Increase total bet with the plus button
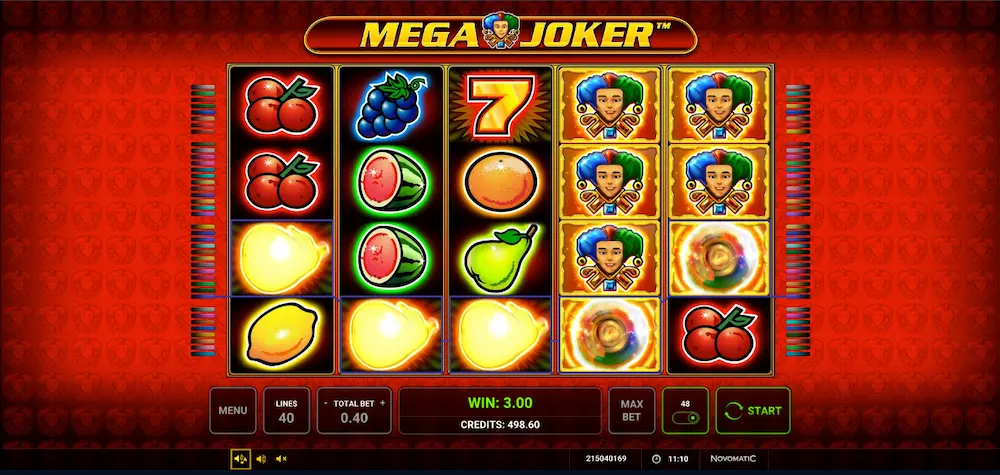Image resolution: width=1000 pixels, height=475 pixels. click(x=382, y=402)
